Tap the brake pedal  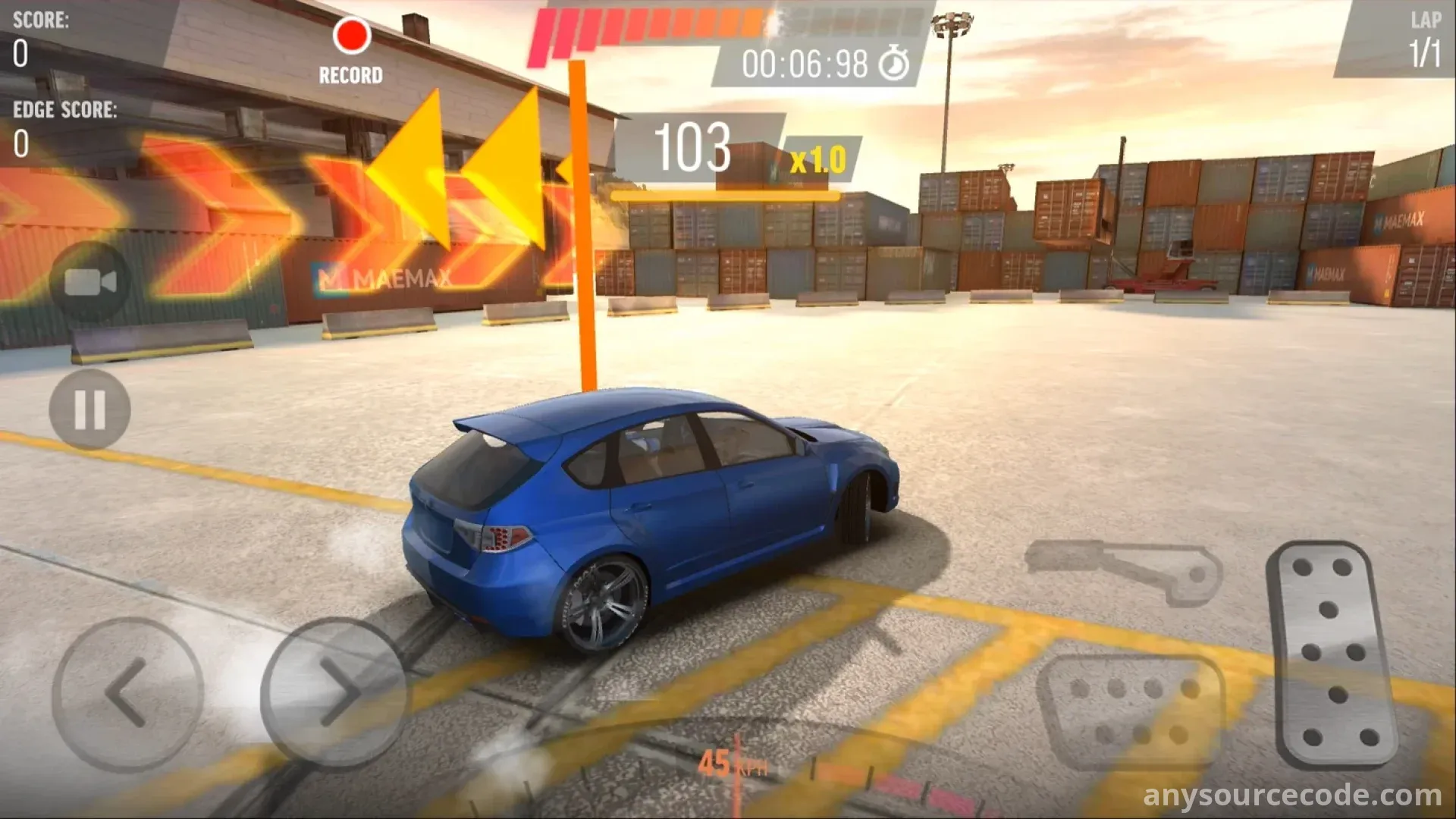click(x=1131, y=711)
